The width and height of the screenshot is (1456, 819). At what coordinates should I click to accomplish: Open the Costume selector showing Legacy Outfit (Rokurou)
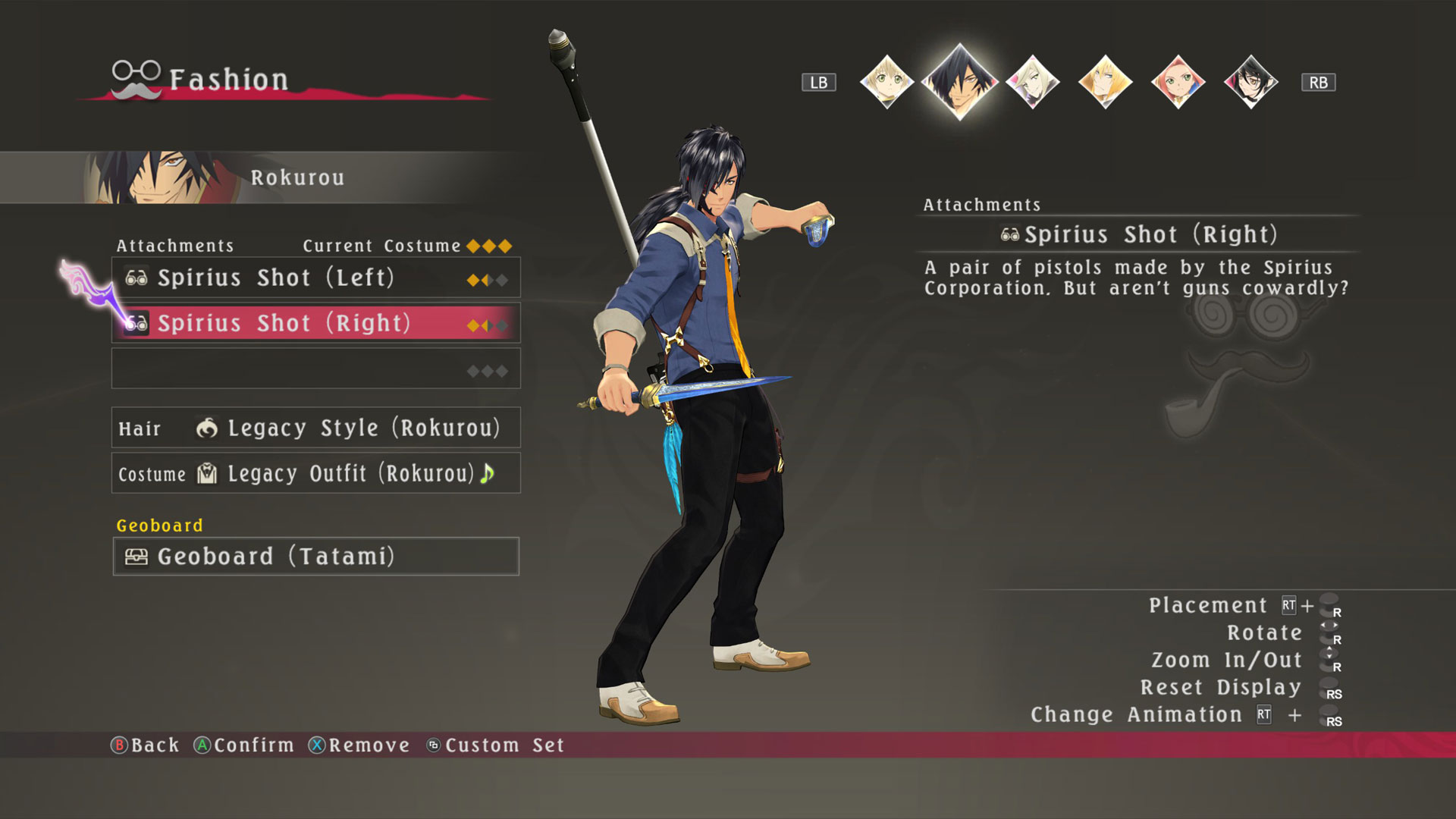pyautogui.click(x=316, y=473)
